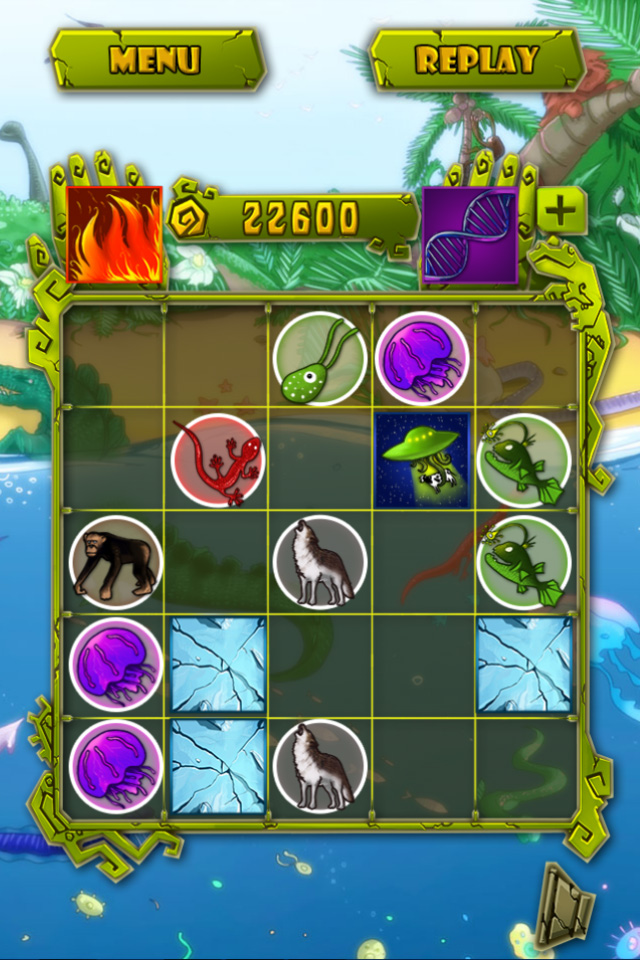Choose the red lizard tile
640x960 pixels.
(x=217, y=460)
